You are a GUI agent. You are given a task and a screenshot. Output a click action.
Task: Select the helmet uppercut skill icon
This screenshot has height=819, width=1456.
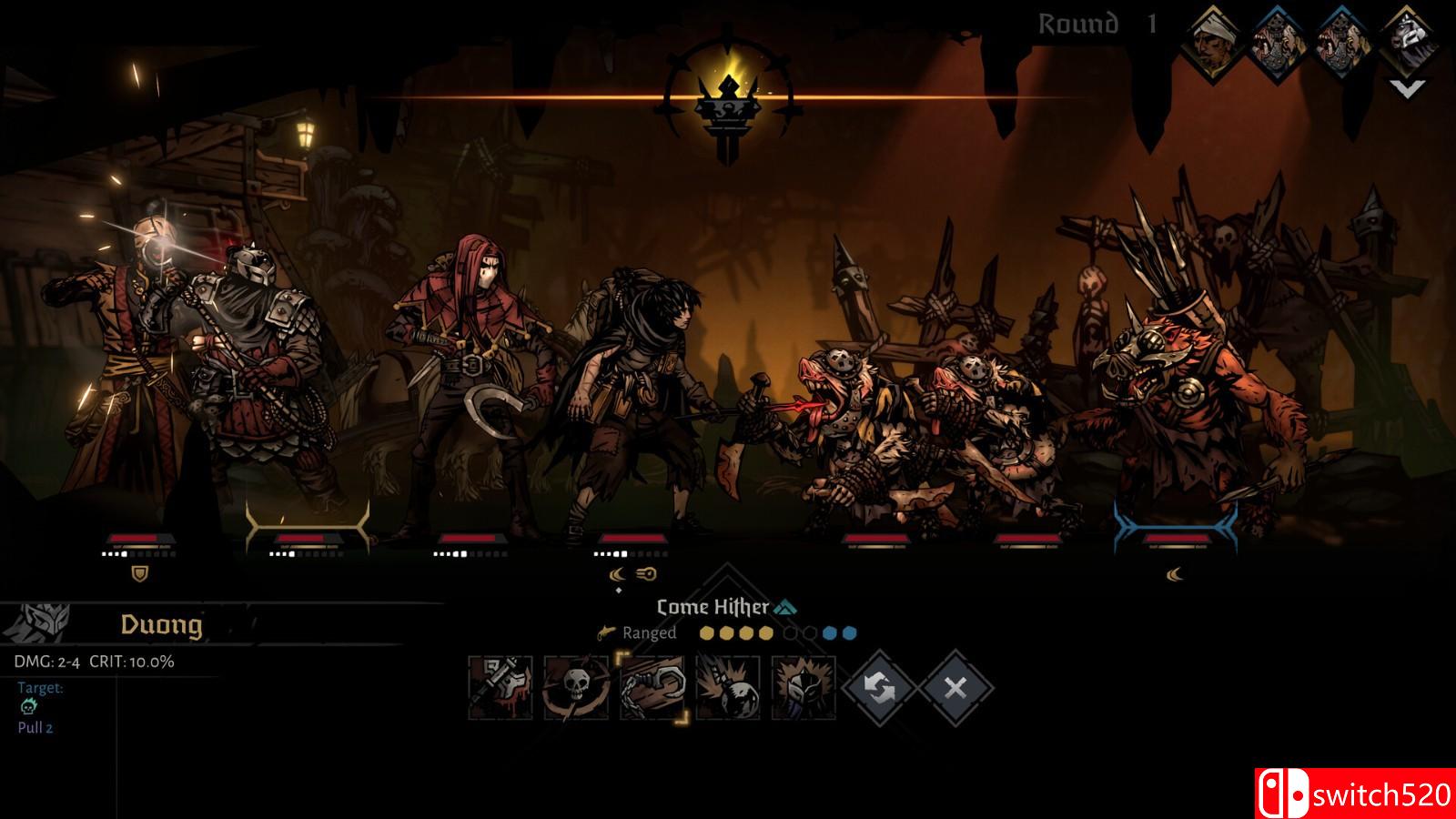click(x=803, y=688)
